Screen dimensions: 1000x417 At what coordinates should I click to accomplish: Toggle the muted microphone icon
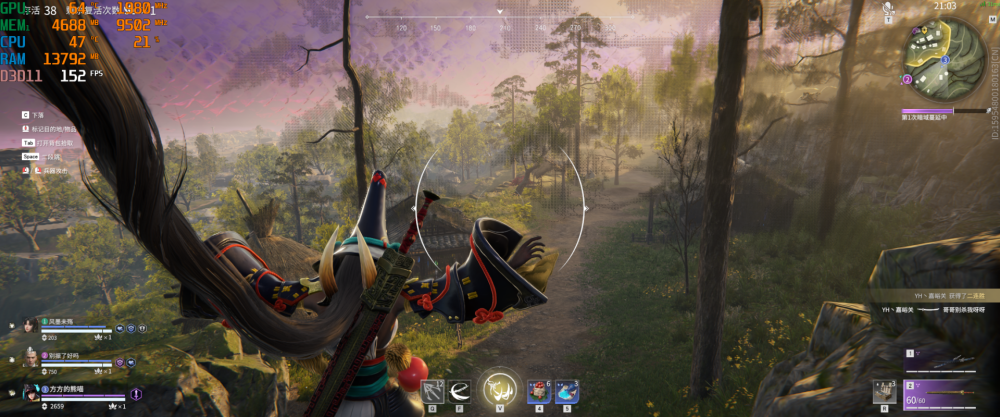point(888,9)
